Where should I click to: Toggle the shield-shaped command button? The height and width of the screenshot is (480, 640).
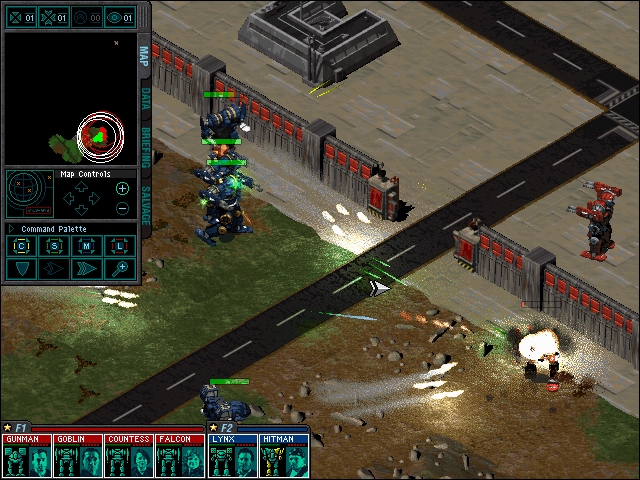pyautogui.click(x=23, y=268)
